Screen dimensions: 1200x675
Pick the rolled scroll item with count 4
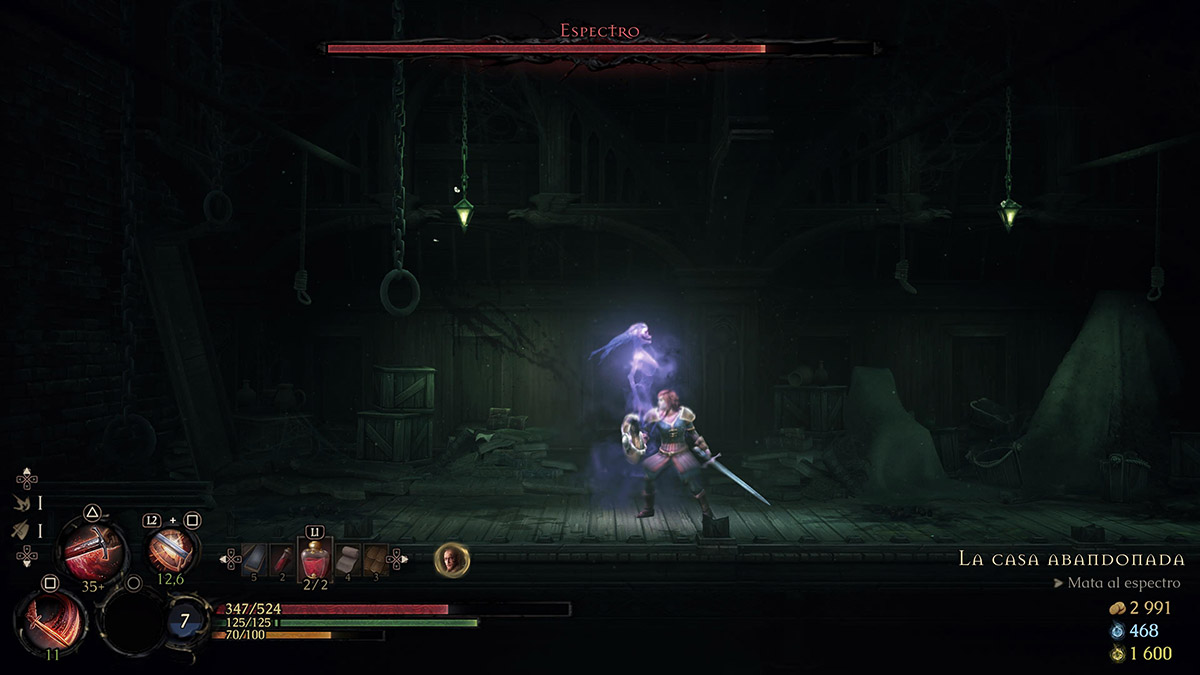coord(348,559)
